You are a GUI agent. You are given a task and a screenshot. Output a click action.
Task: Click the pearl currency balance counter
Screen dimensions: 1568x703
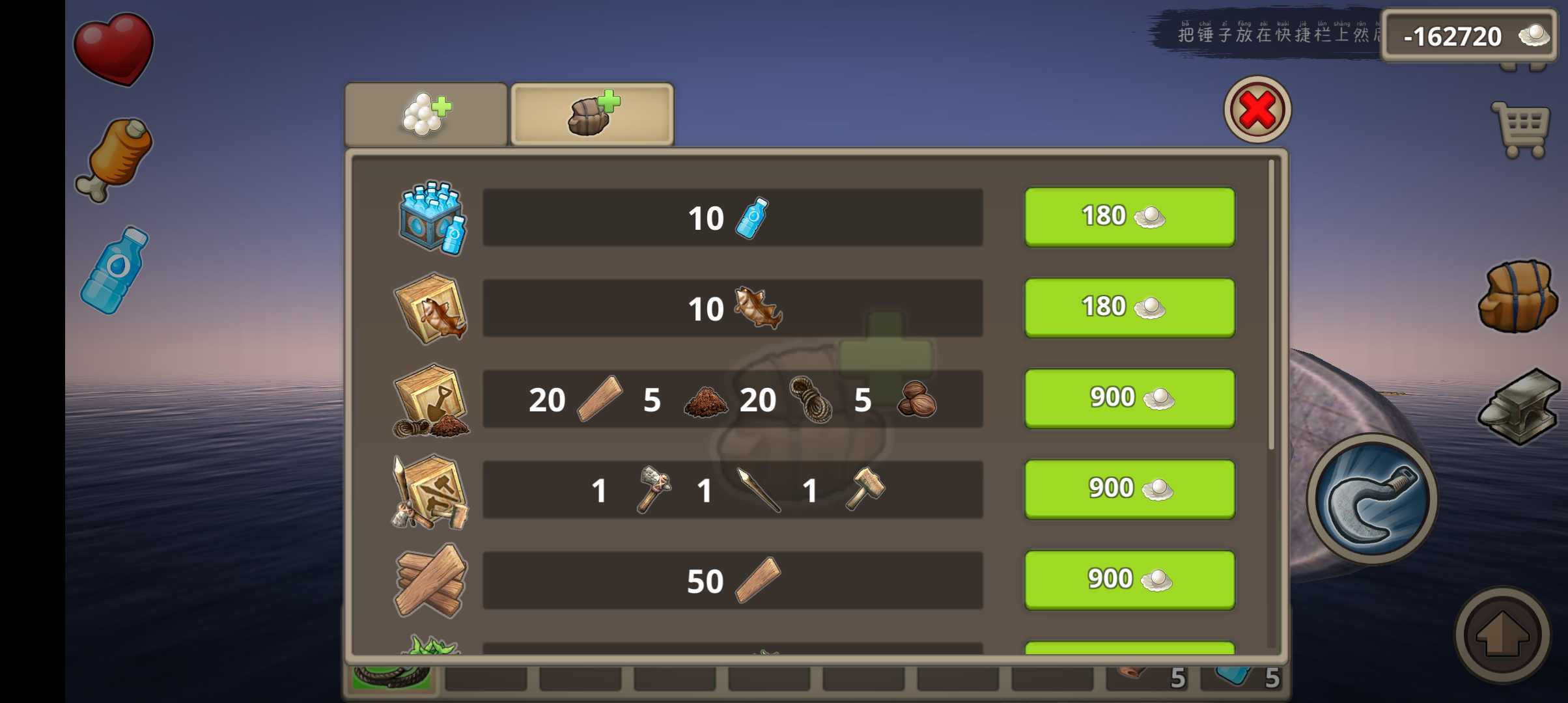click(x=1468, y=36)
